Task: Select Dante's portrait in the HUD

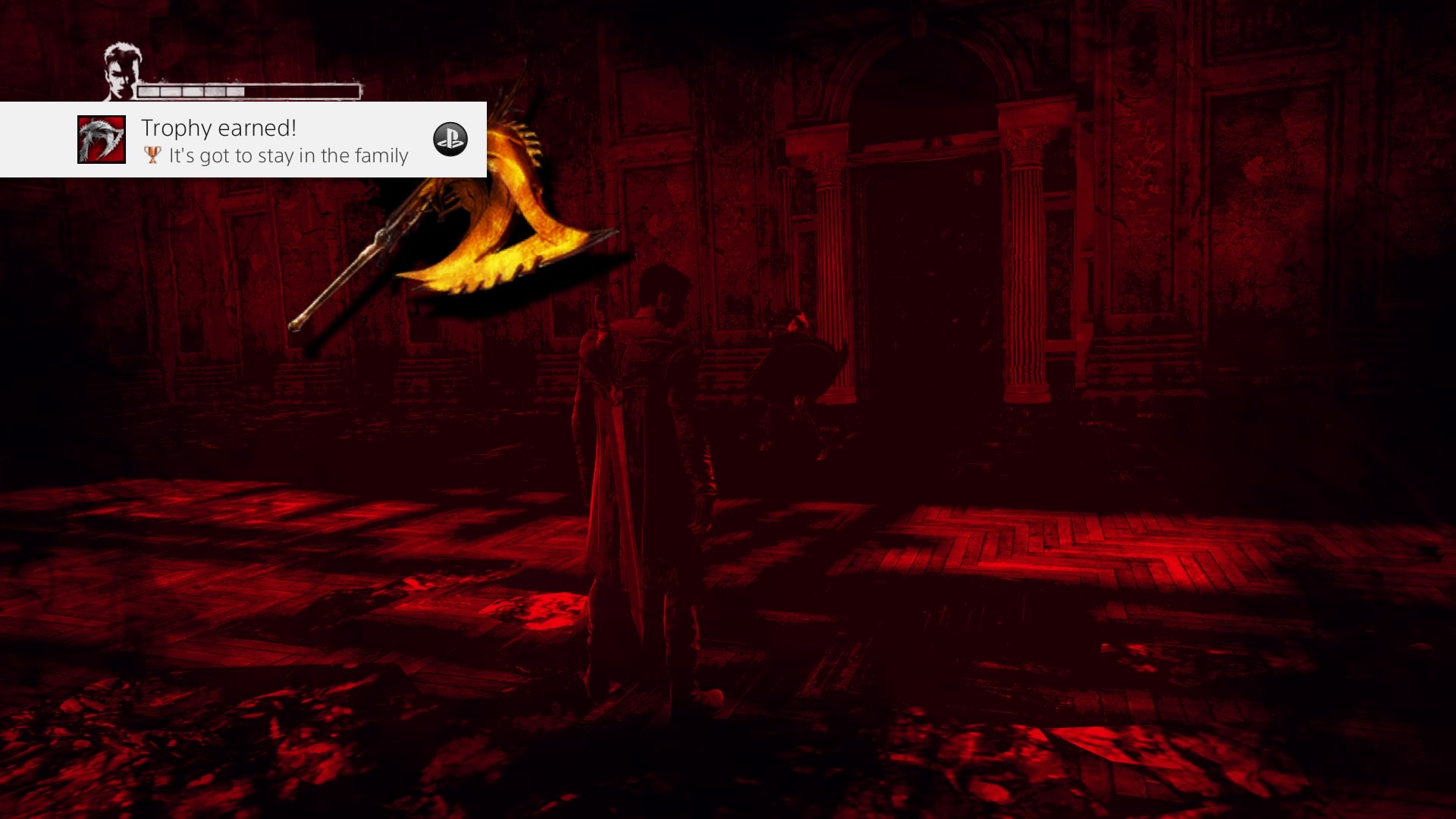Action: pyautogui.click(x=121, y=71)
